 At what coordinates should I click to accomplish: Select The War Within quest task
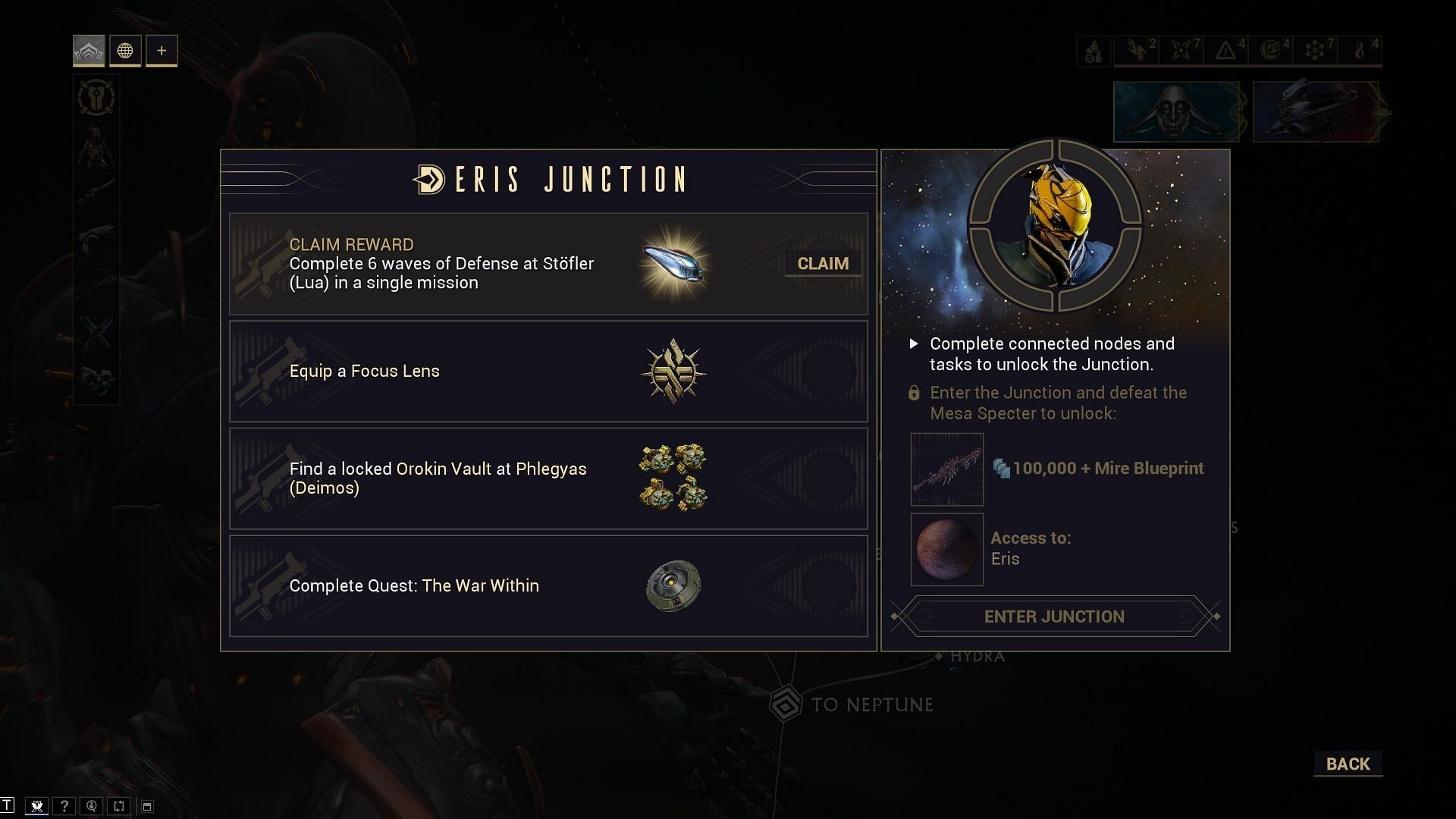coord(548,586)
